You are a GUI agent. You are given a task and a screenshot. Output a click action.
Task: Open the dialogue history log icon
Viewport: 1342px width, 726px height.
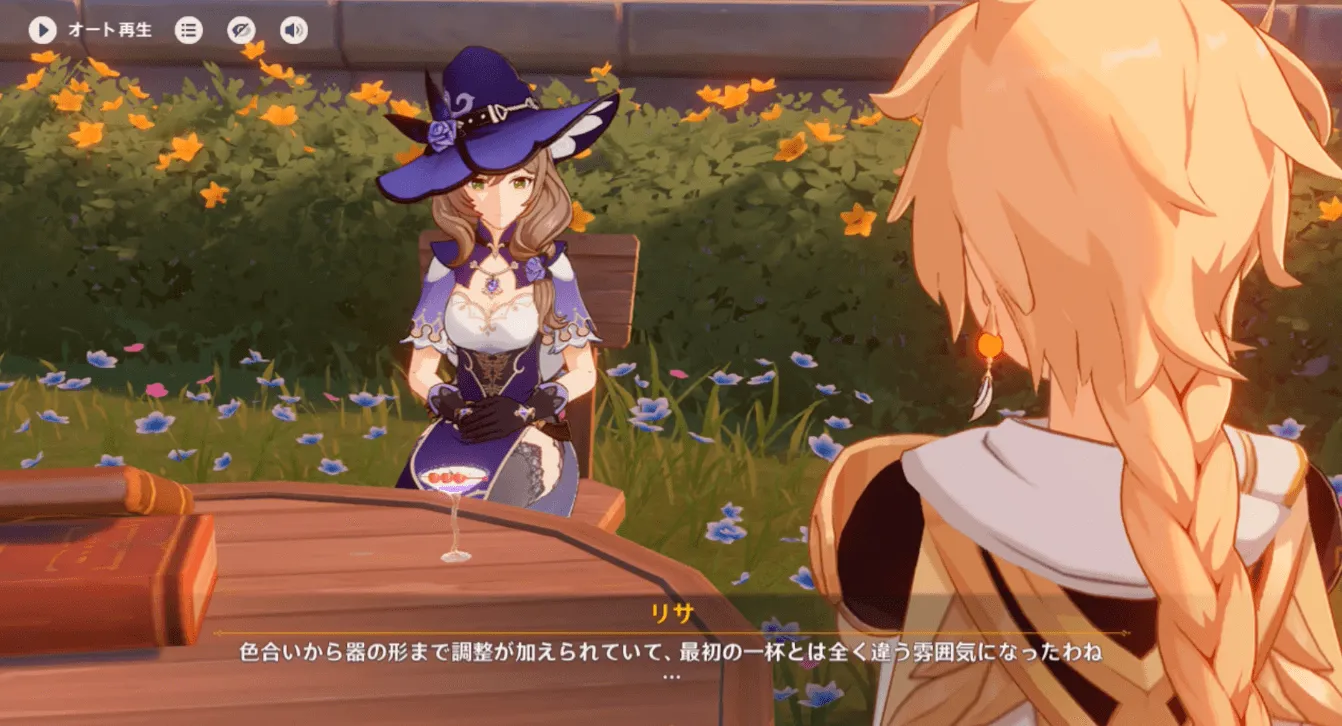[188, 29]
